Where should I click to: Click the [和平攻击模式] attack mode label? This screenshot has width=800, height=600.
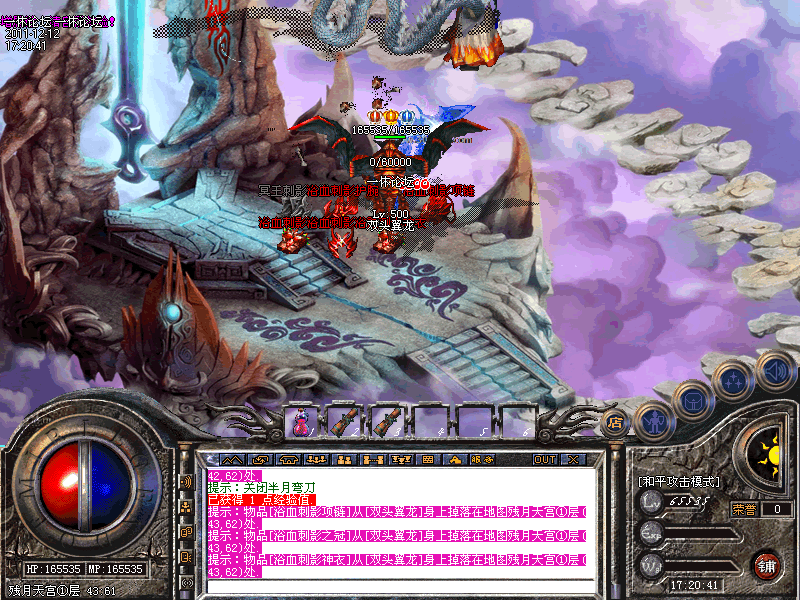tap(679, 481)
